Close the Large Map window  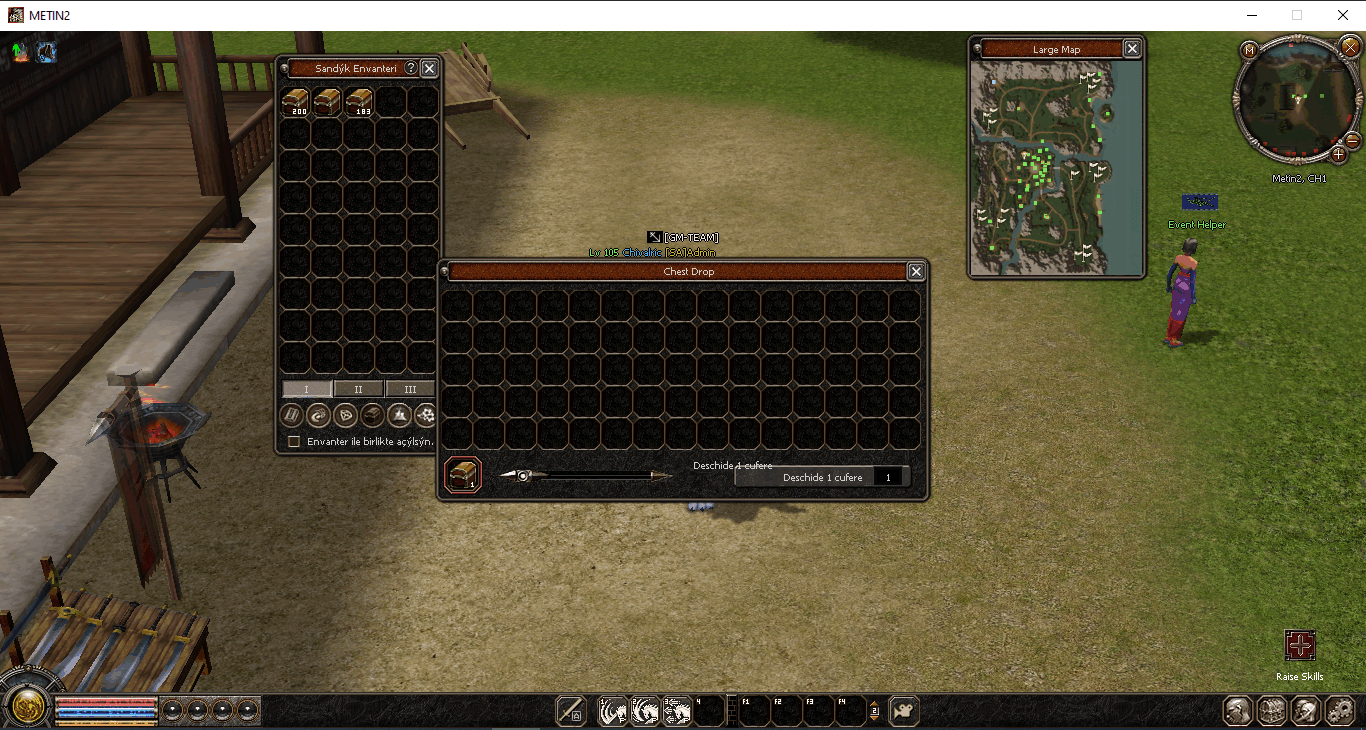click(x=1132, y=49)
